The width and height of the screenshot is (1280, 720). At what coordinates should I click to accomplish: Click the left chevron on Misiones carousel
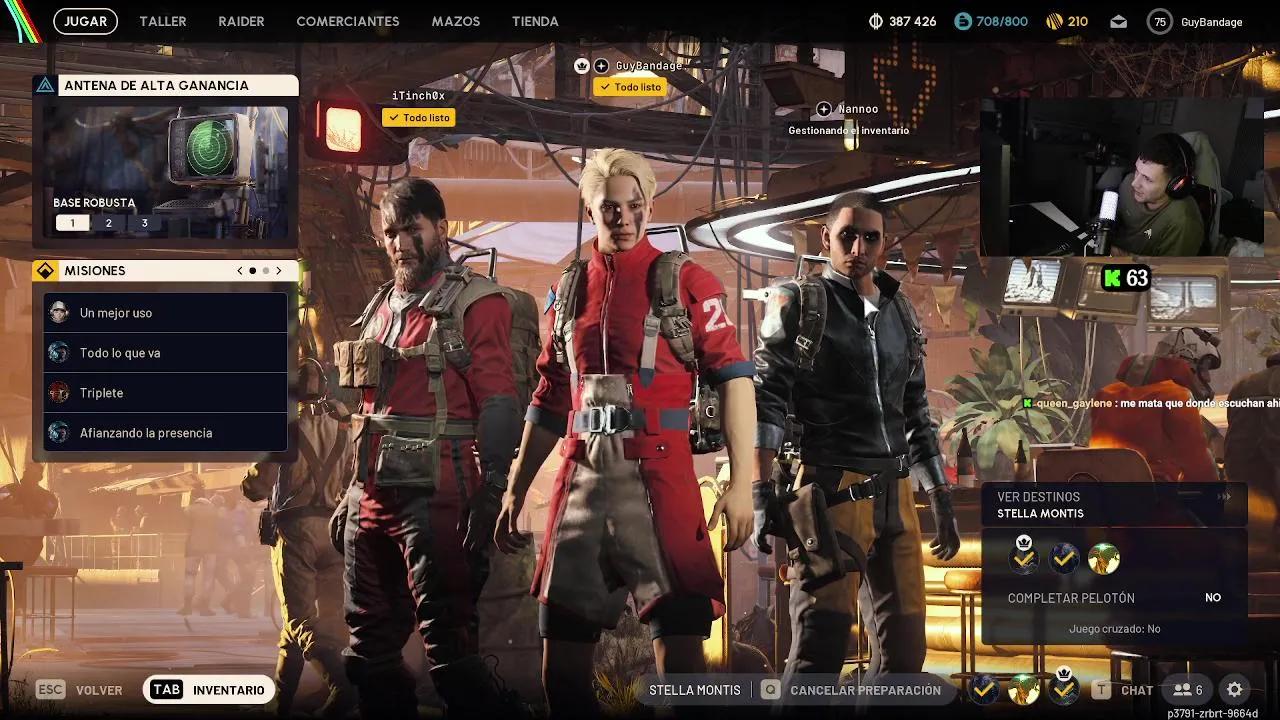click(x=239, y=270)
